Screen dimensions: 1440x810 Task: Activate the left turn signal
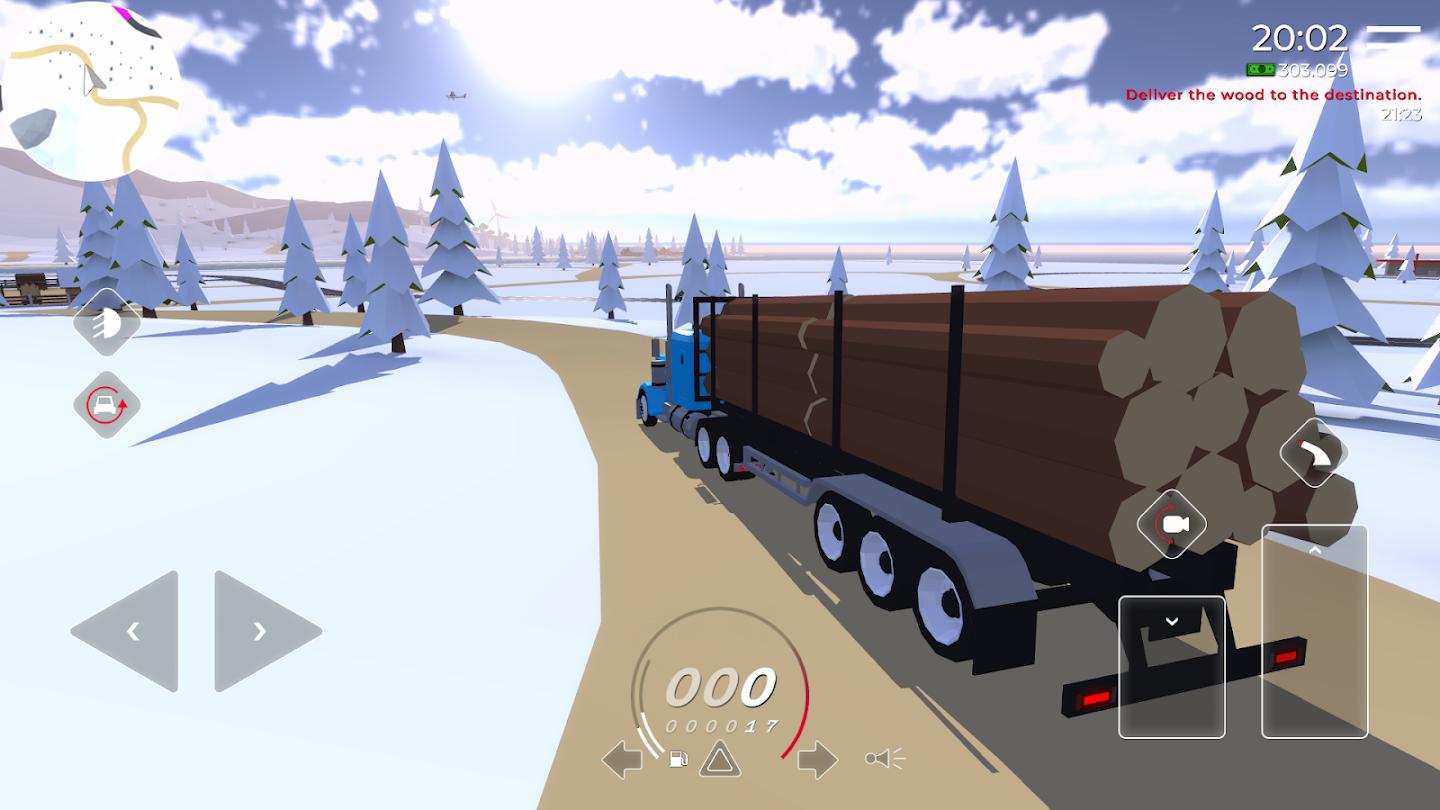pos(621,760)
